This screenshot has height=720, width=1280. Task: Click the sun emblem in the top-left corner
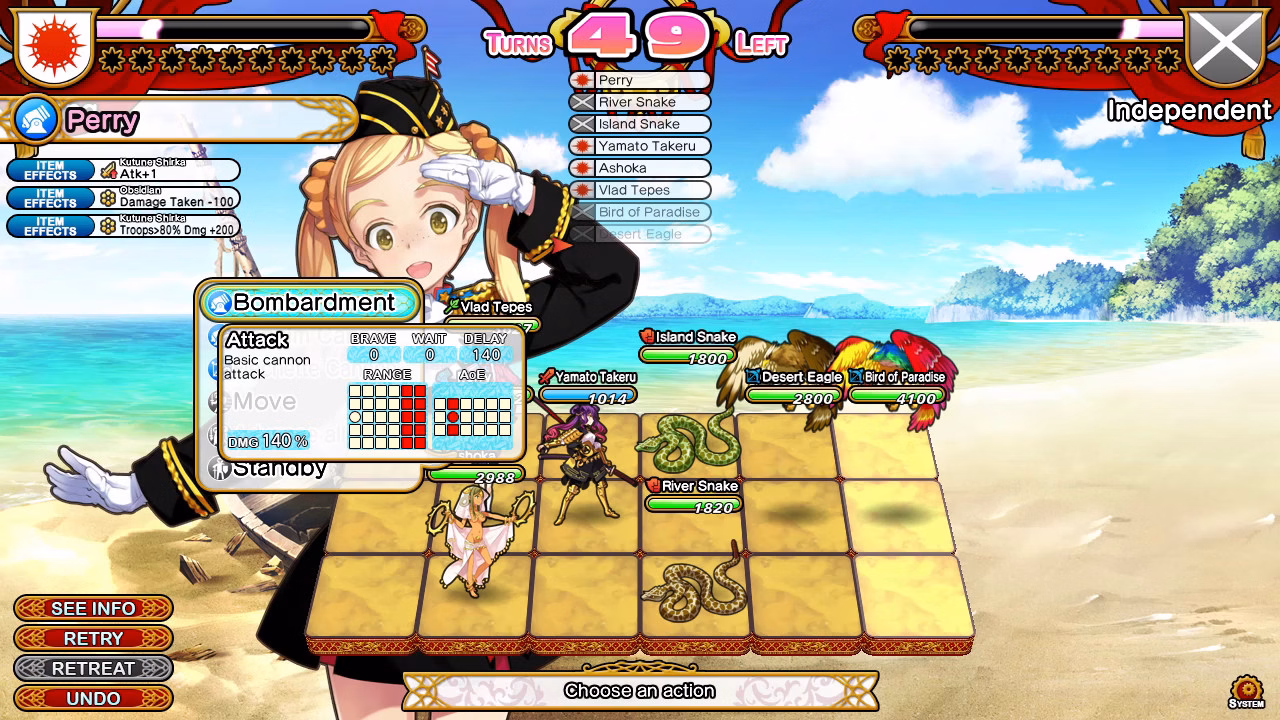point(53,45)
